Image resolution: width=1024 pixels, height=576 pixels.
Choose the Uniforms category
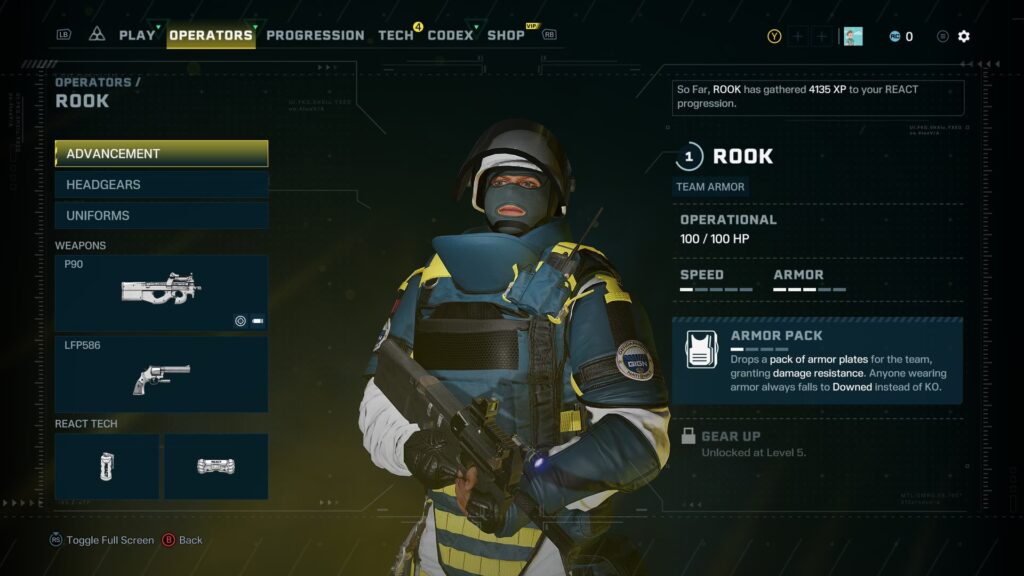[161, 216]
